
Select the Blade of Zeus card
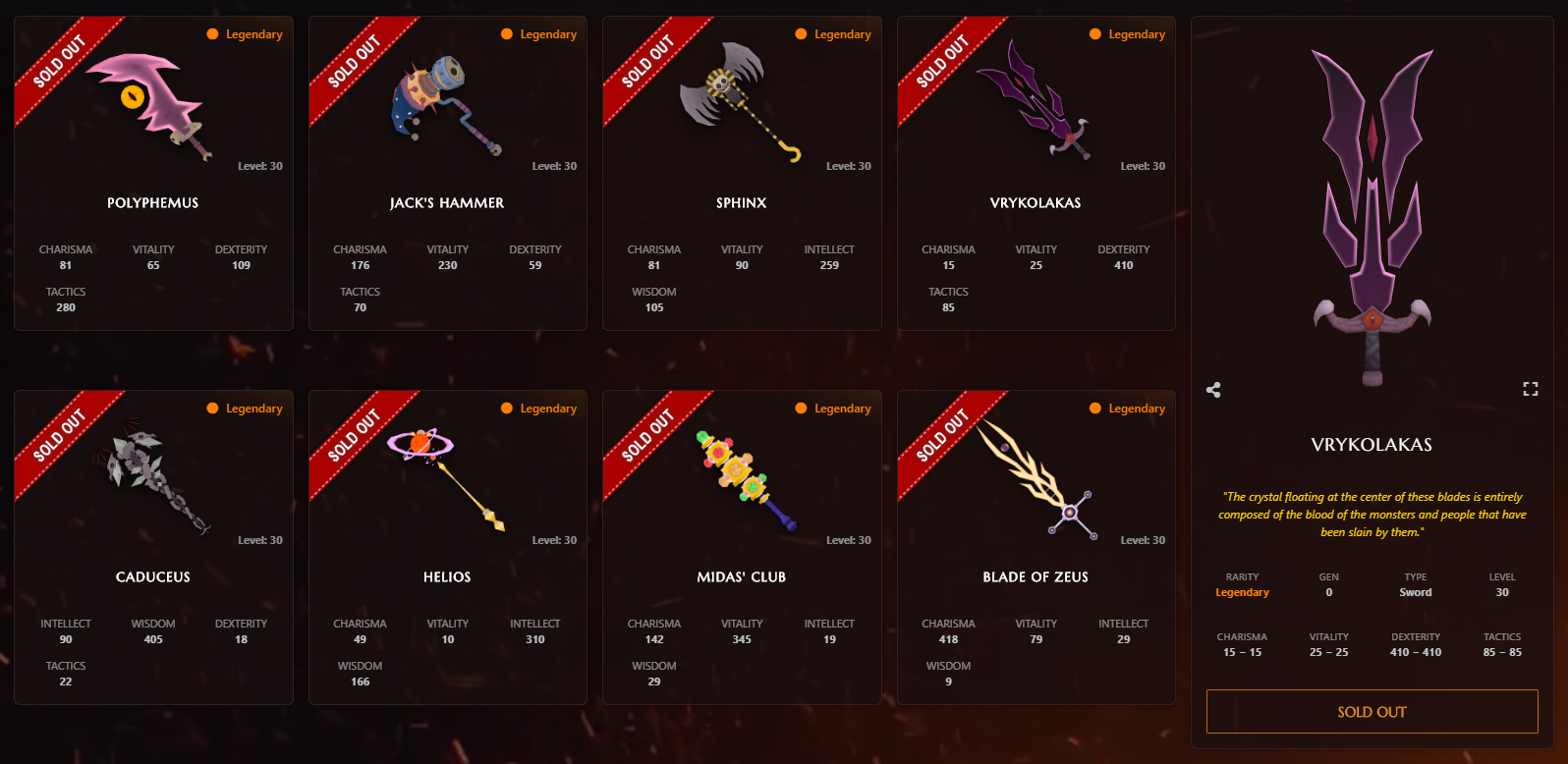[1036, 547]
